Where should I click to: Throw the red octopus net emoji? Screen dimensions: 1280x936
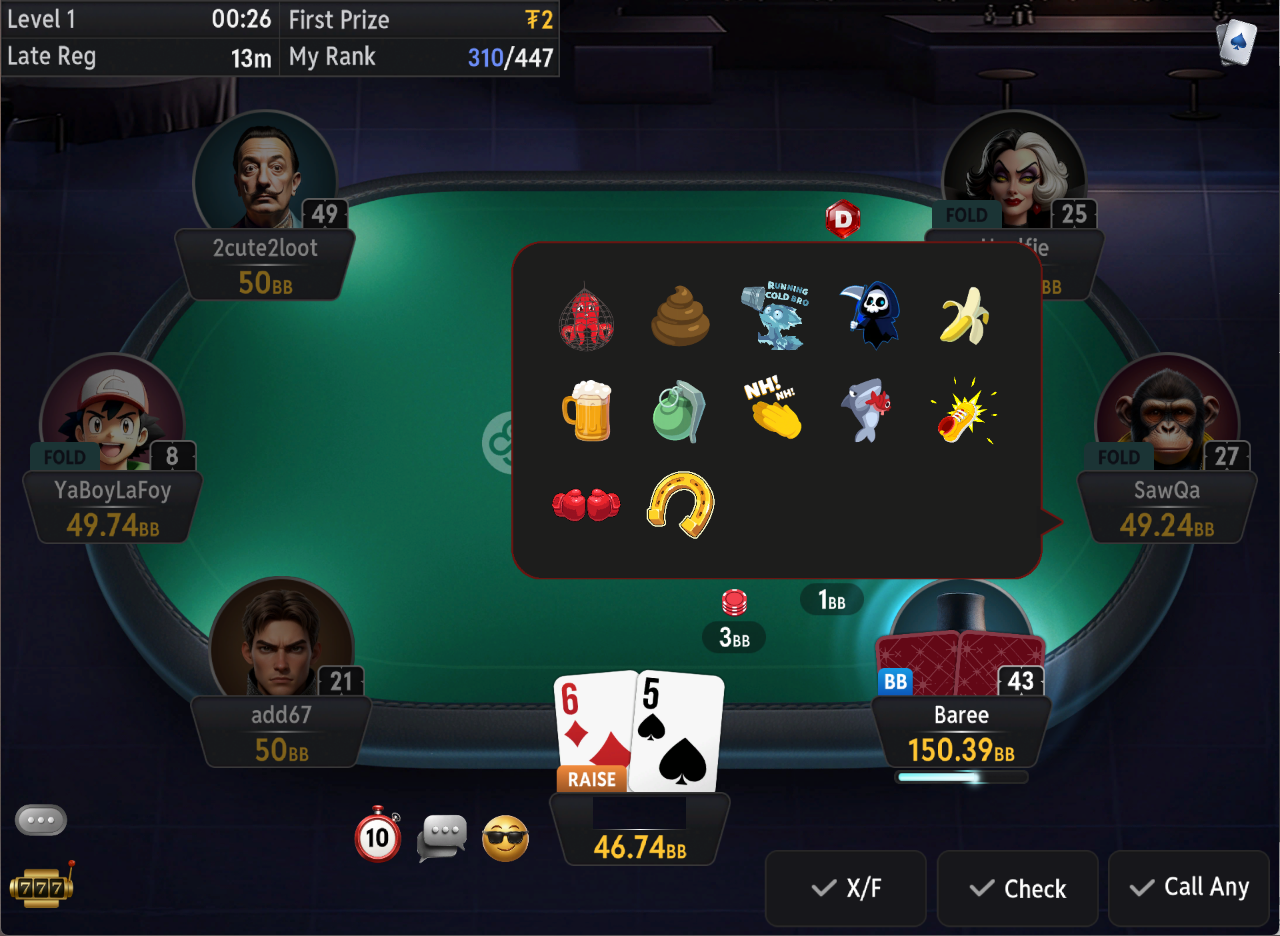coord(586,317)
